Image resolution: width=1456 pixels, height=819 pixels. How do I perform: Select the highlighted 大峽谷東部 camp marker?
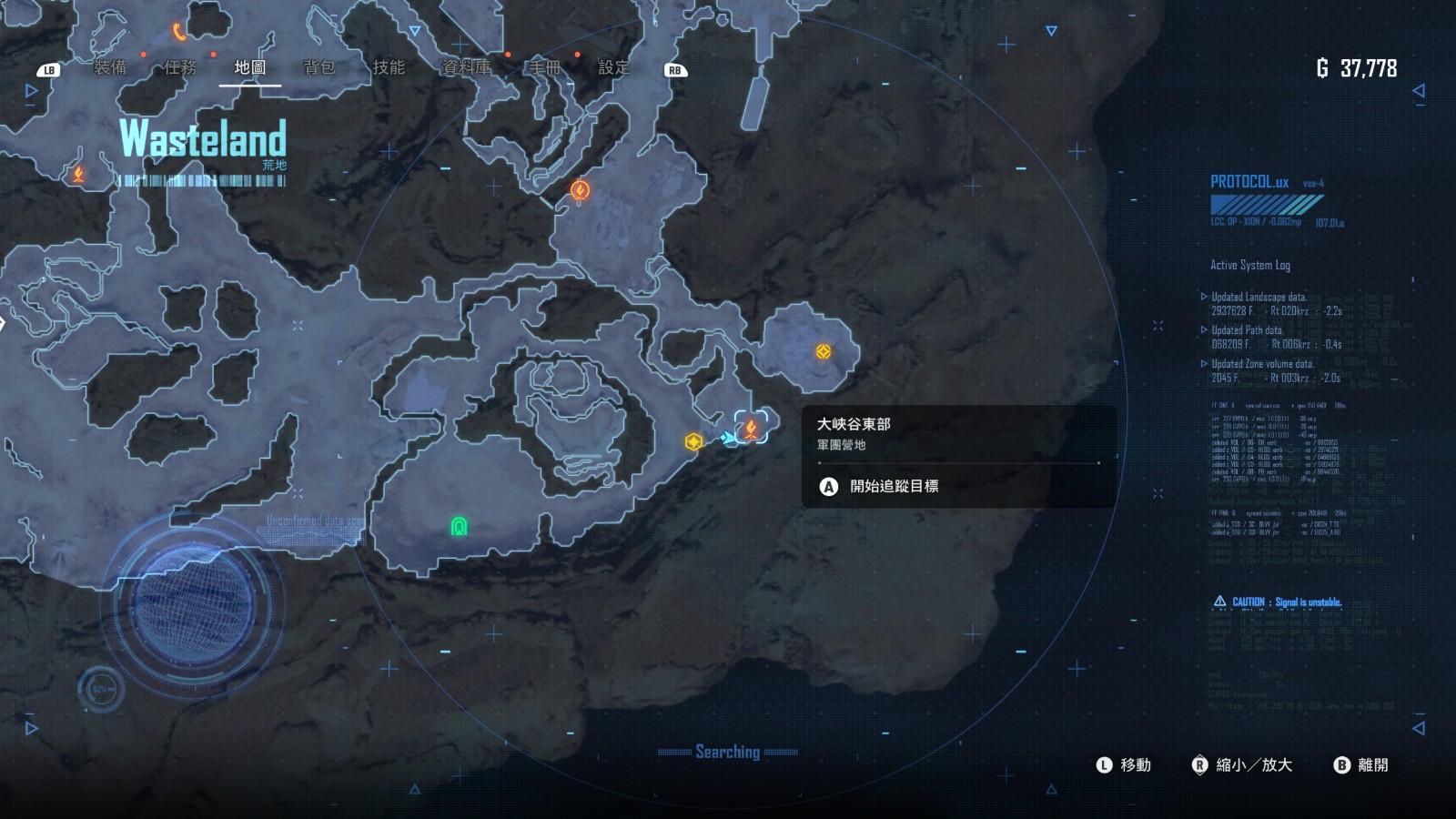tap(752, 427)
